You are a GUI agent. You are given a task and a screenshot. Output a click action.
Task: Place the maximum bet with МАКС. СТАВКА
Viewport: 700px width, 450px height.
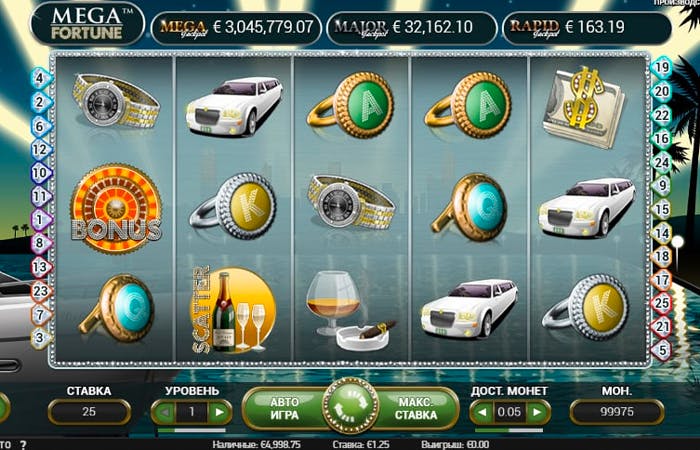pyautogui.click(x=415, y=409)
